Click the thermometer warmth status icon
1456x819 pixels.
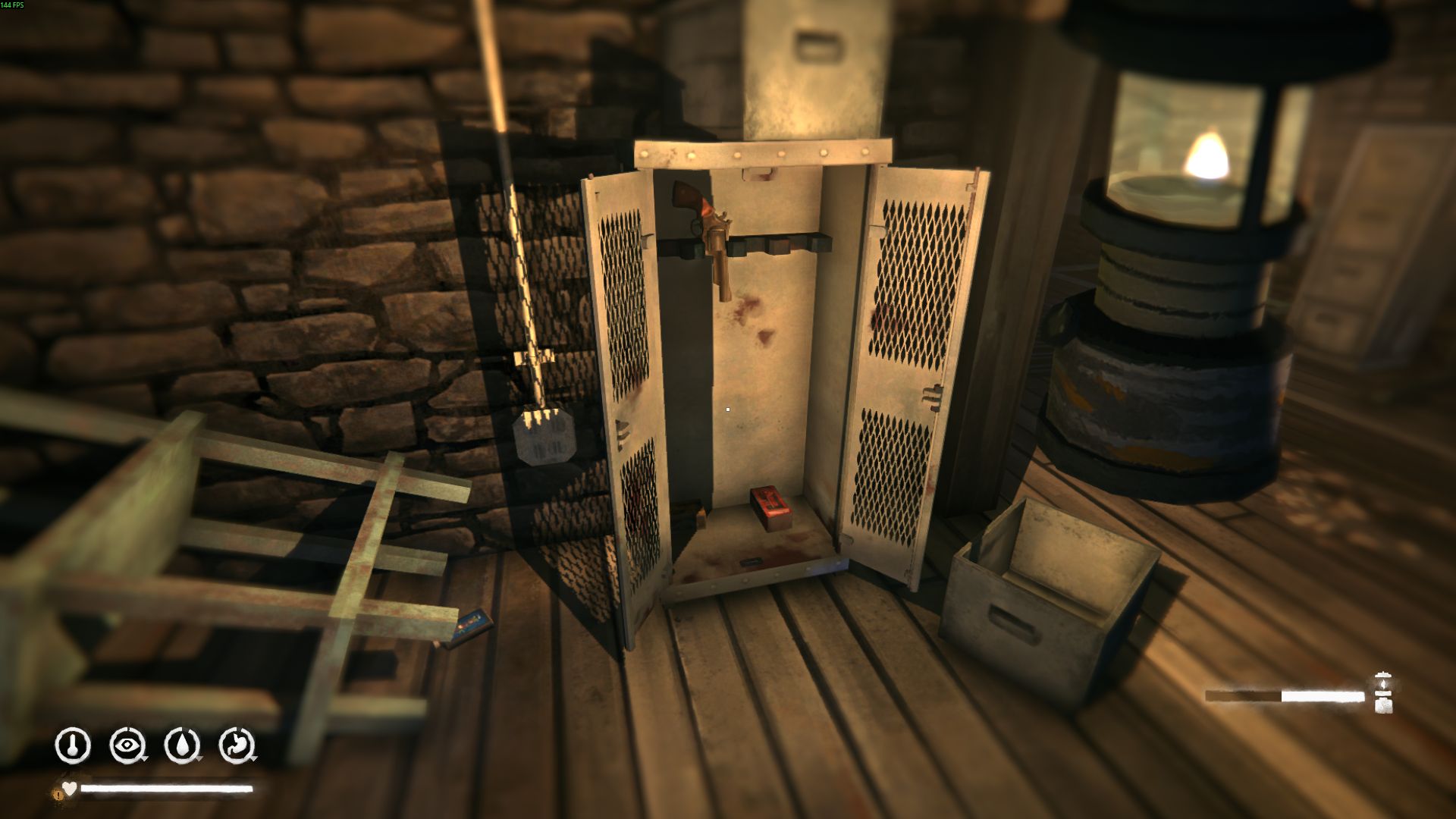tap(73, 745)
